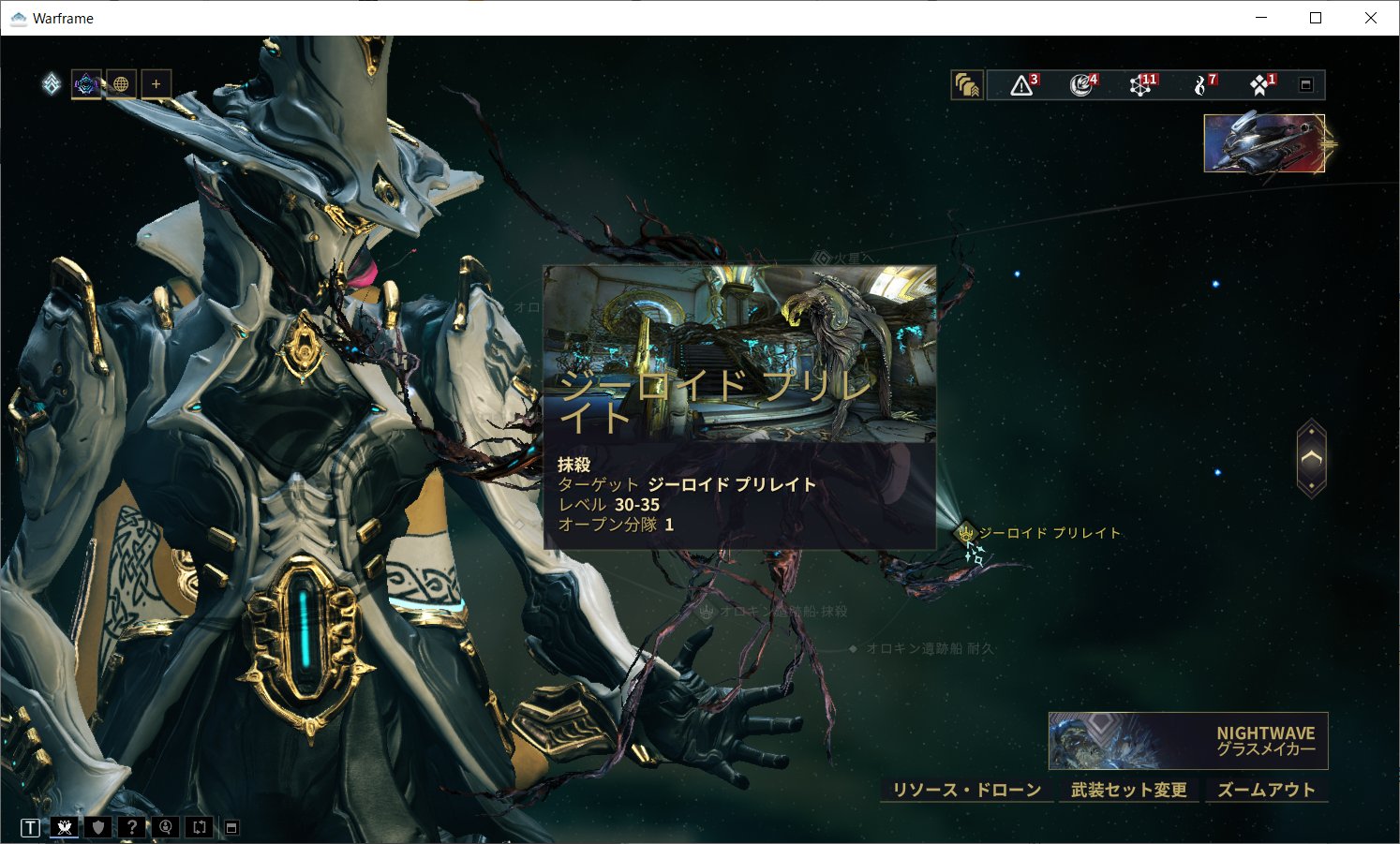This screenshot has width=1400, height=844.
Task: Check the Nightwave icon showing 7
Action: [x=1199, y=83]
